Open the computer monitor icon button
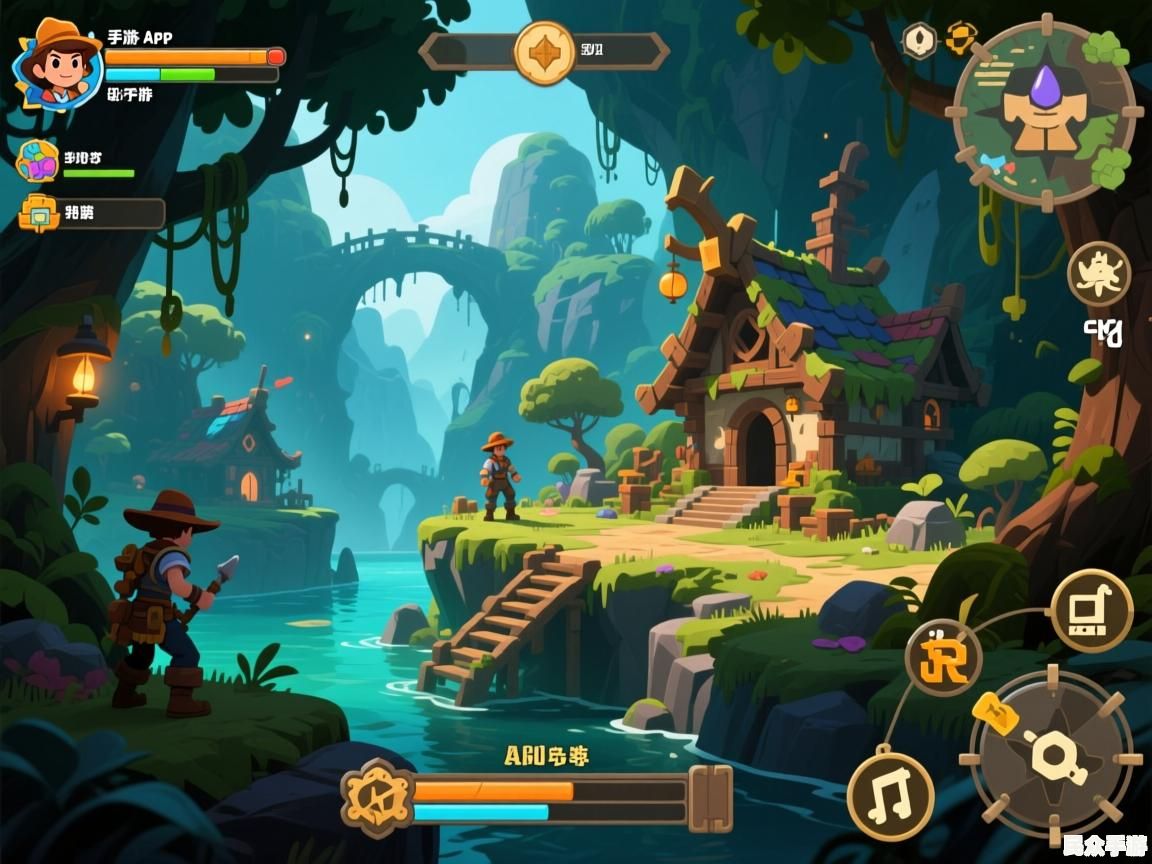This screenshot has width=1152, height=864. point(1091,611)
